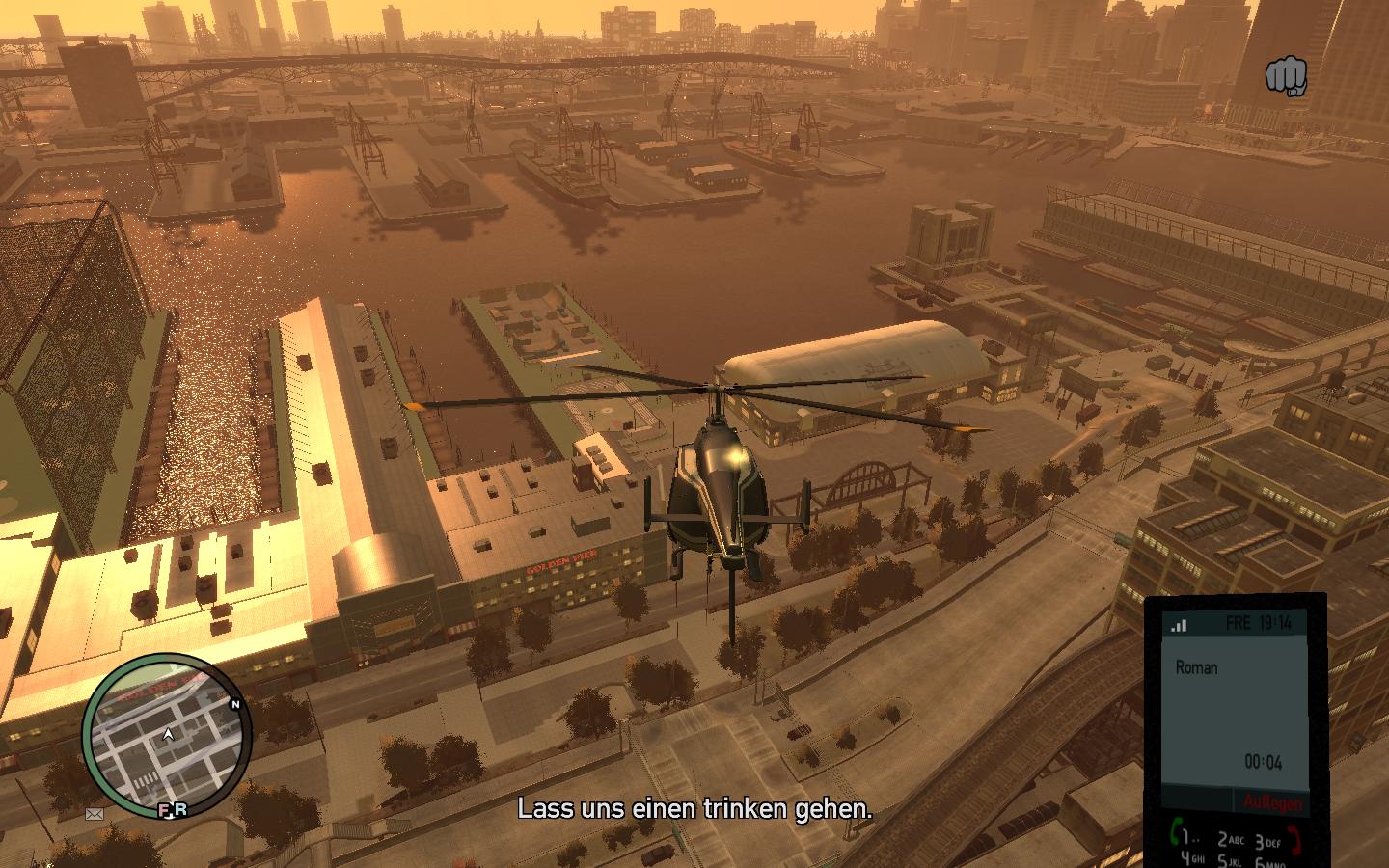This screenshot has width=1389, height=868.
Task: Hang up with the Auflegen button
Action: tap(1272, 802)
